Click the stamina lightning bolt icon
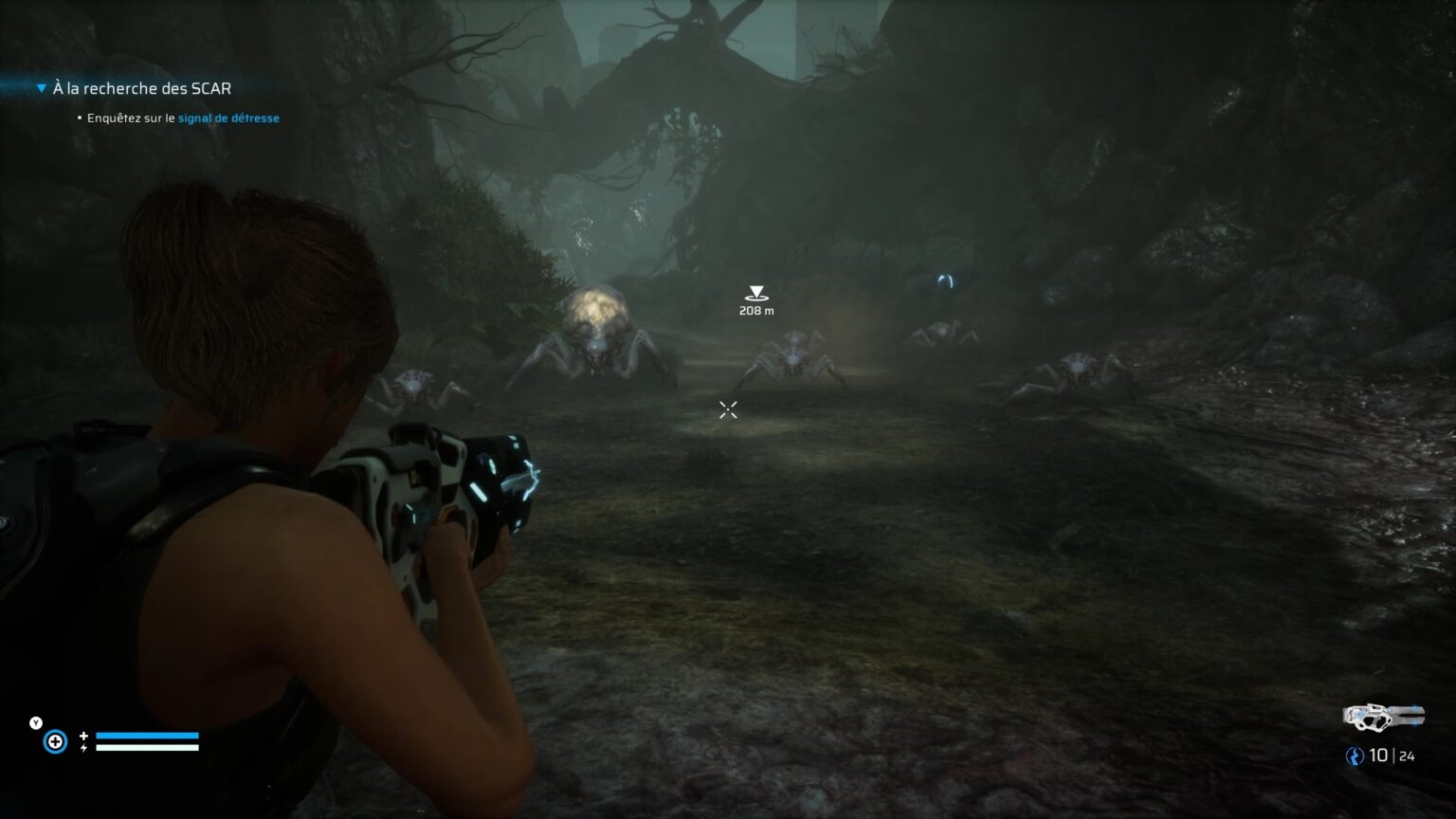 (84, 749)
